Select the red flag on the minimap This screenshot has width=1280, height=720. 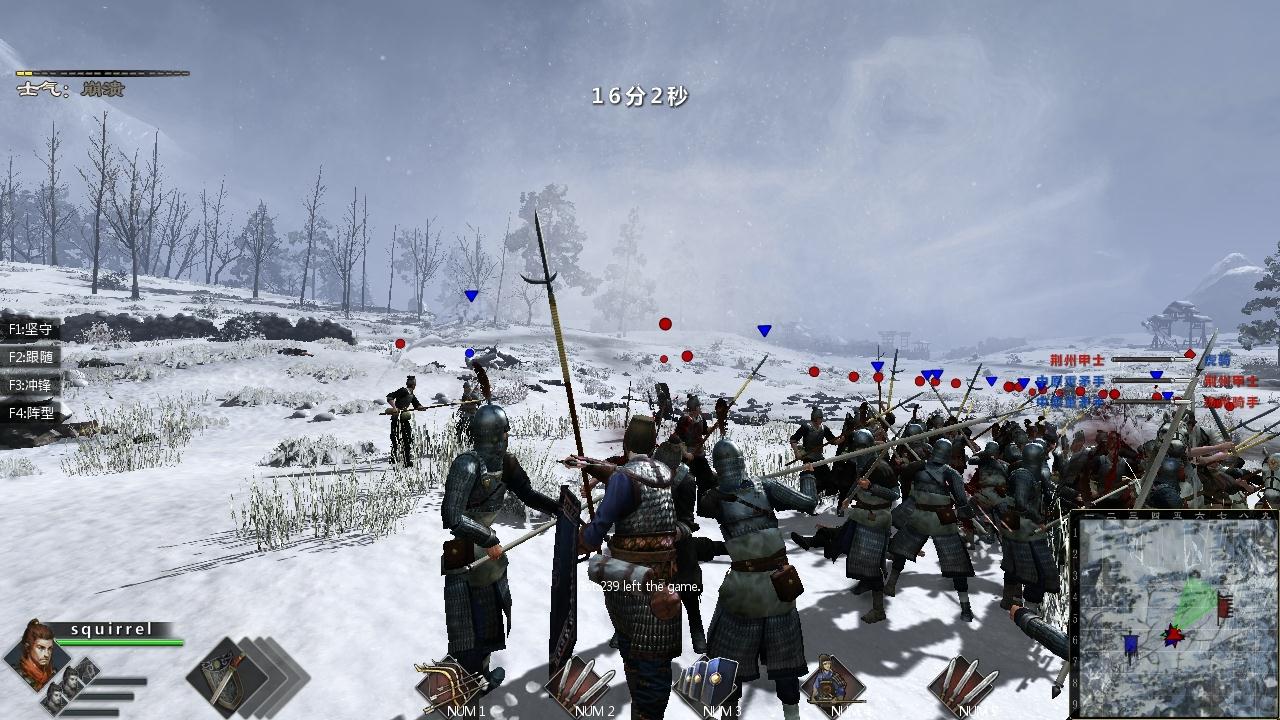coord(1225,604)
